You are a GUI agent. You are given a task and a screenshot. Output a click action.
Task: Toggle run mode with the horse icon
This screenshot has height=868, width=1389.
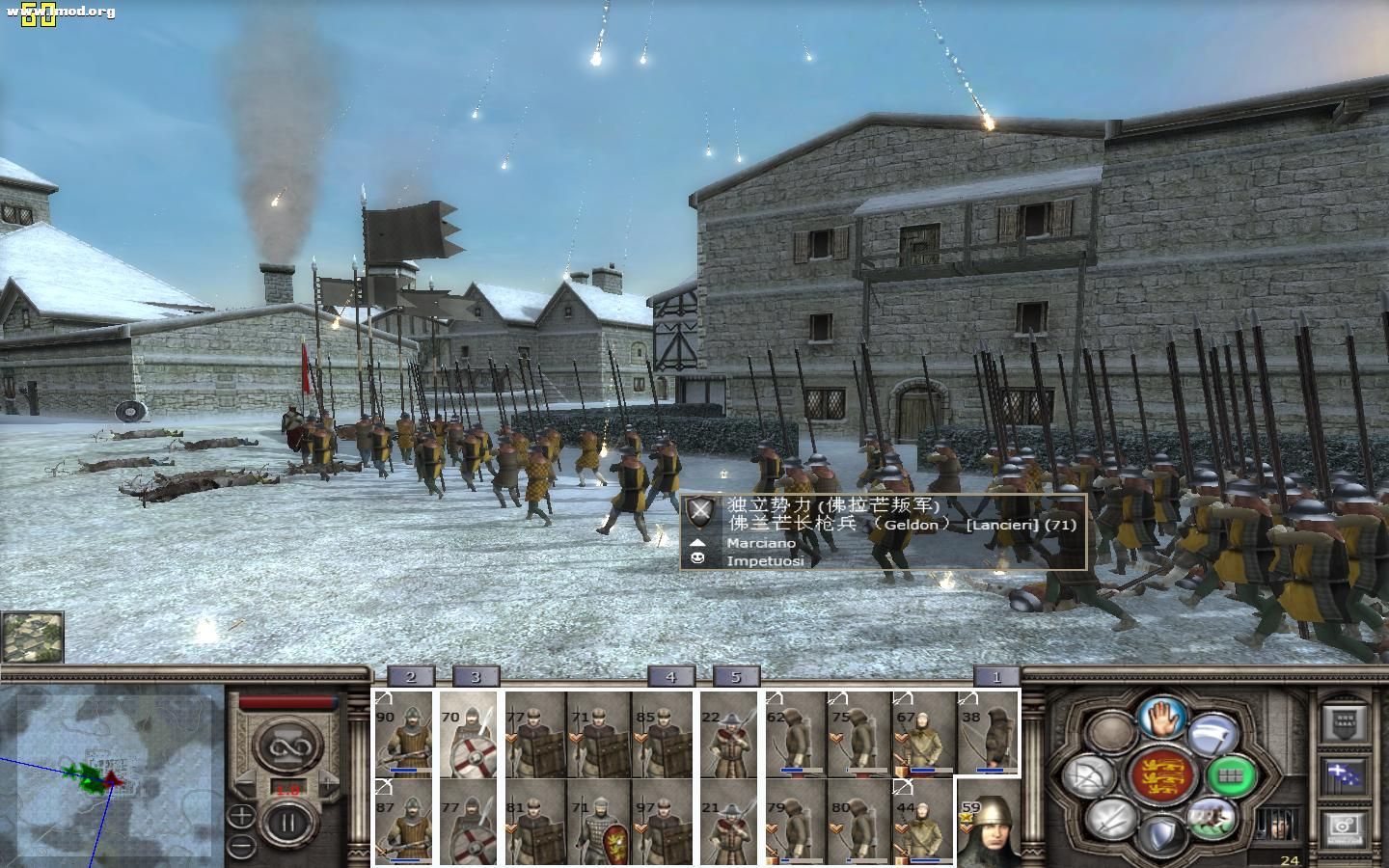click(1212, 817)
